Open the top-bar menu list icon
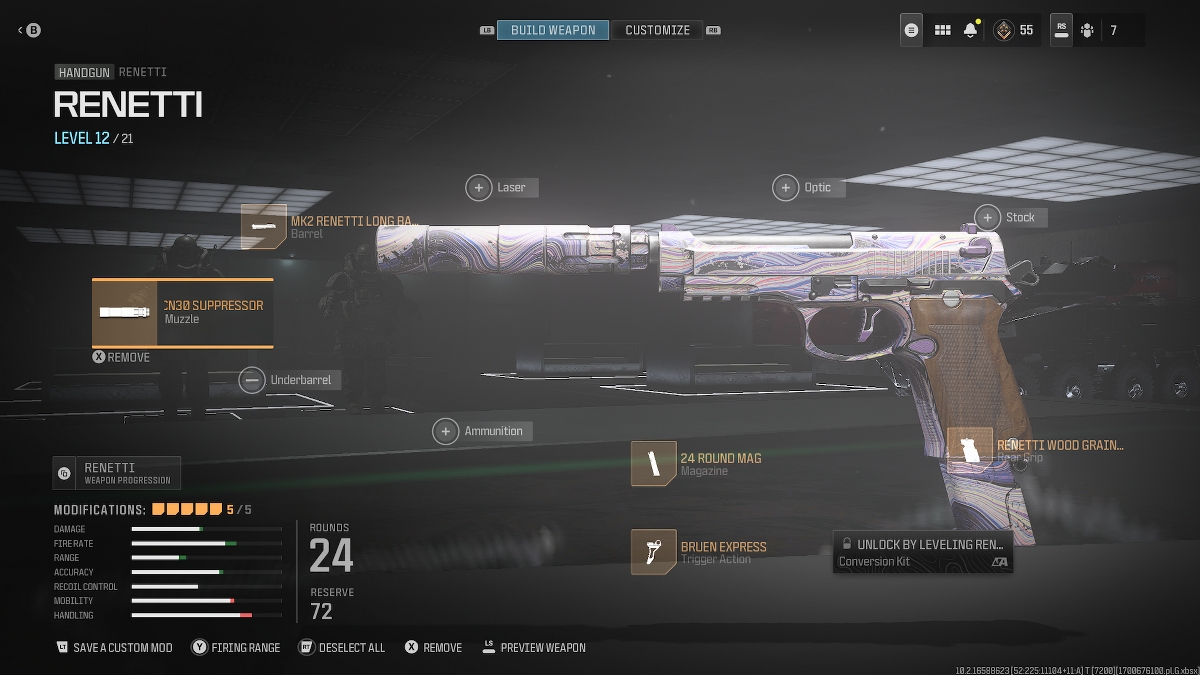 pyautogui.click(x=911, y=30)
